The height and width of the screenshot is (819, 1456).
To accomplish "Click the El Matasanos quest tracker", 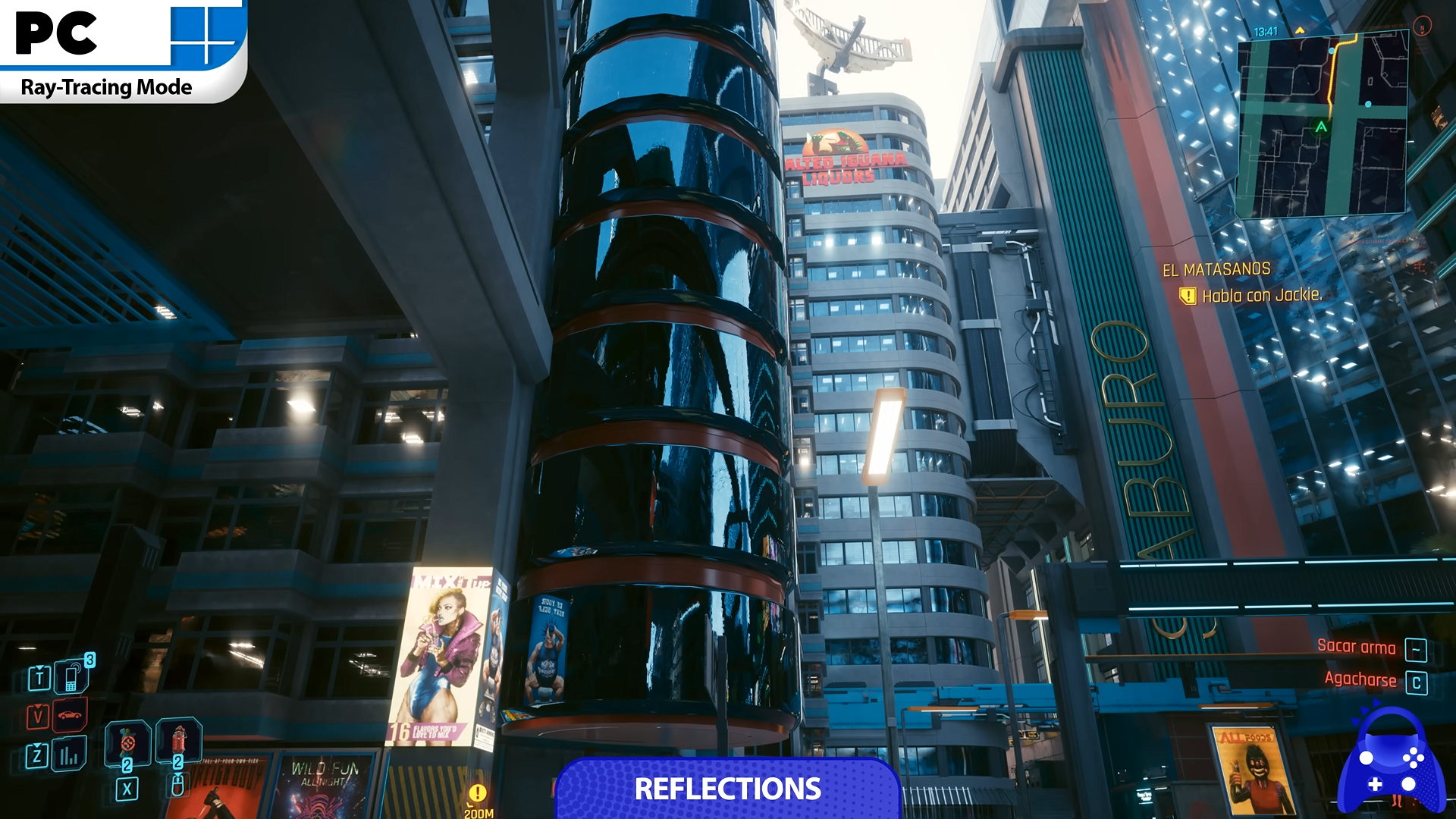I will coord(1216,269).
